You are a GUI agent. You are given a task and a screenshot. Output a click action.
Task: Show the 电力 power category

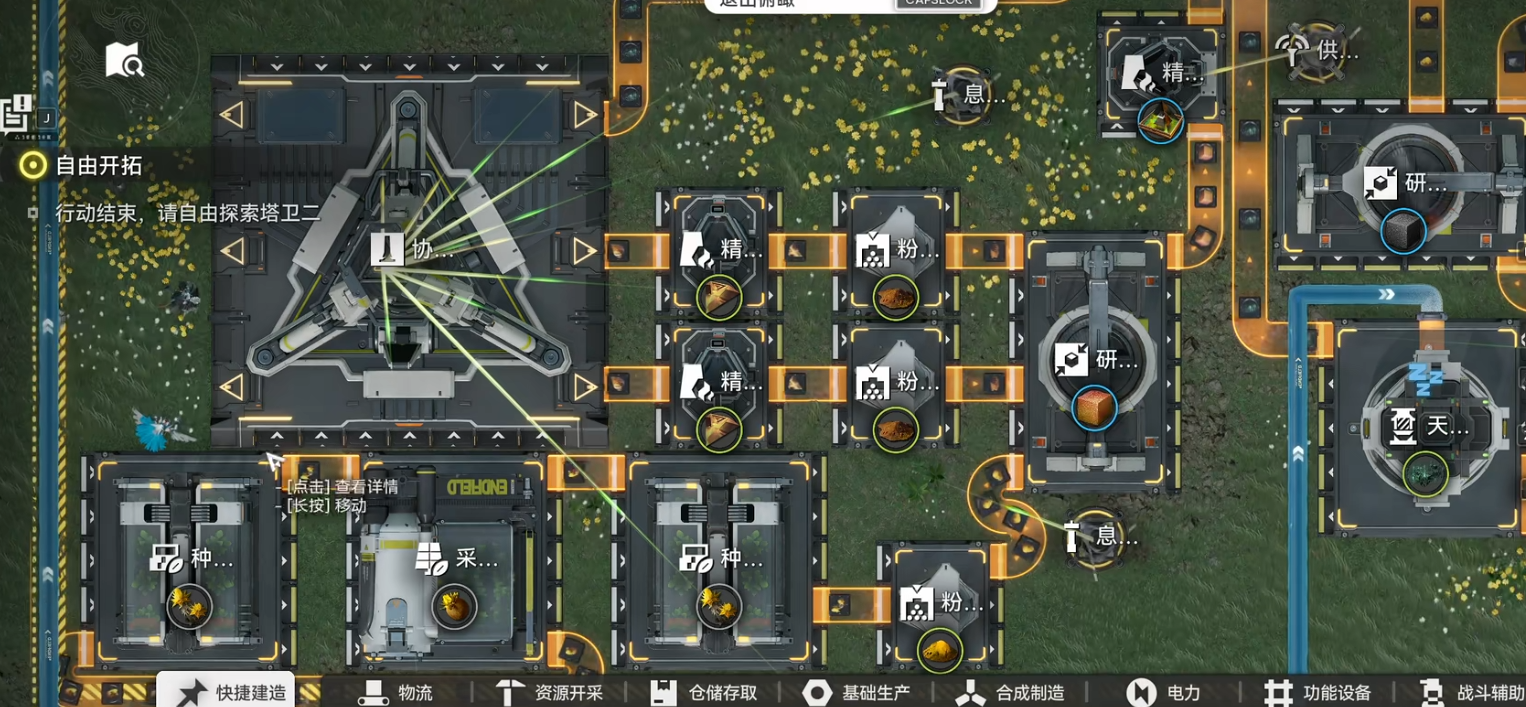tap(1165, 692)
